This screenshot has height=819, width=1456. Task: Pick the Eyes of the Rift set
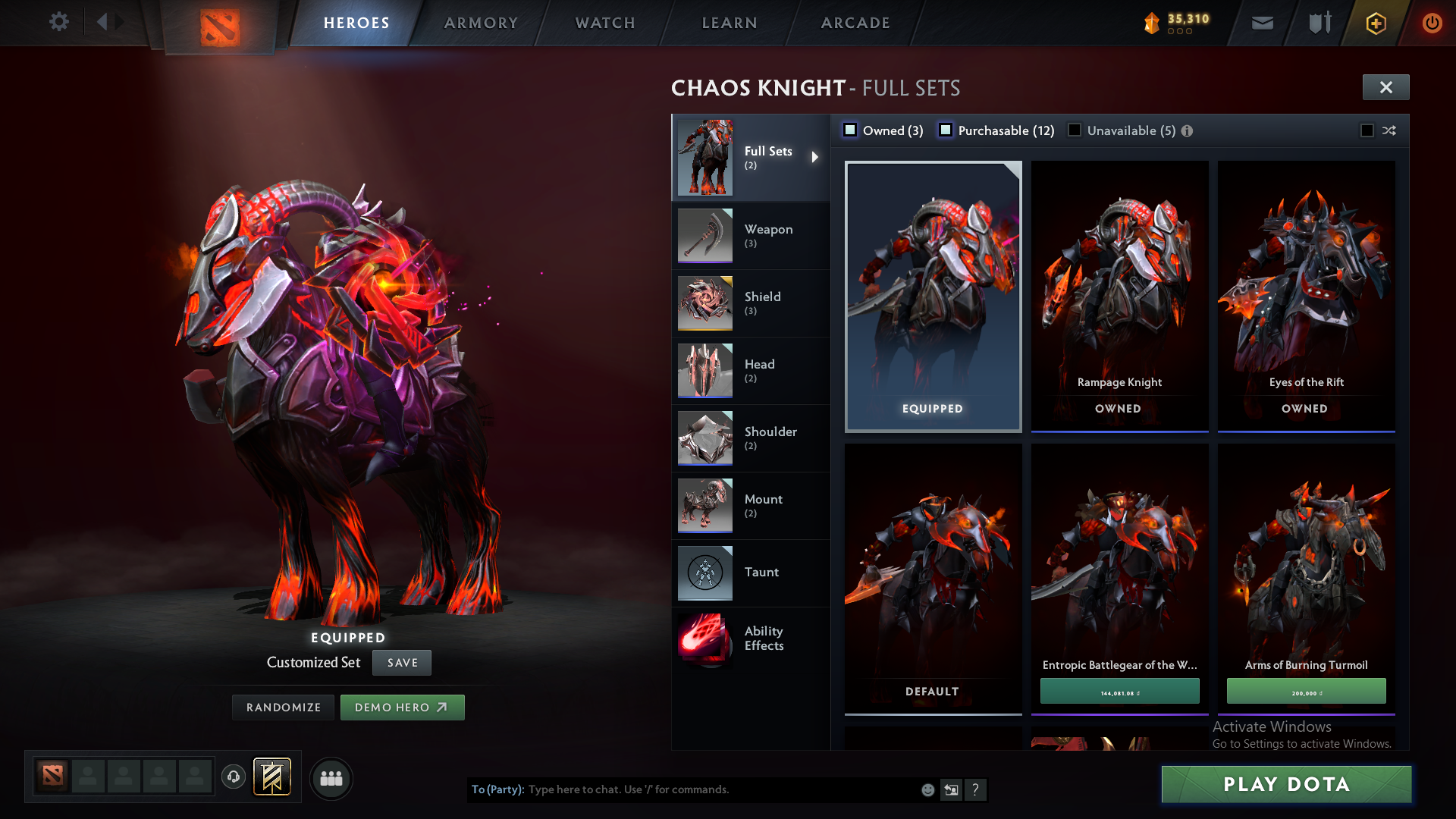(x=1306, y=296)
